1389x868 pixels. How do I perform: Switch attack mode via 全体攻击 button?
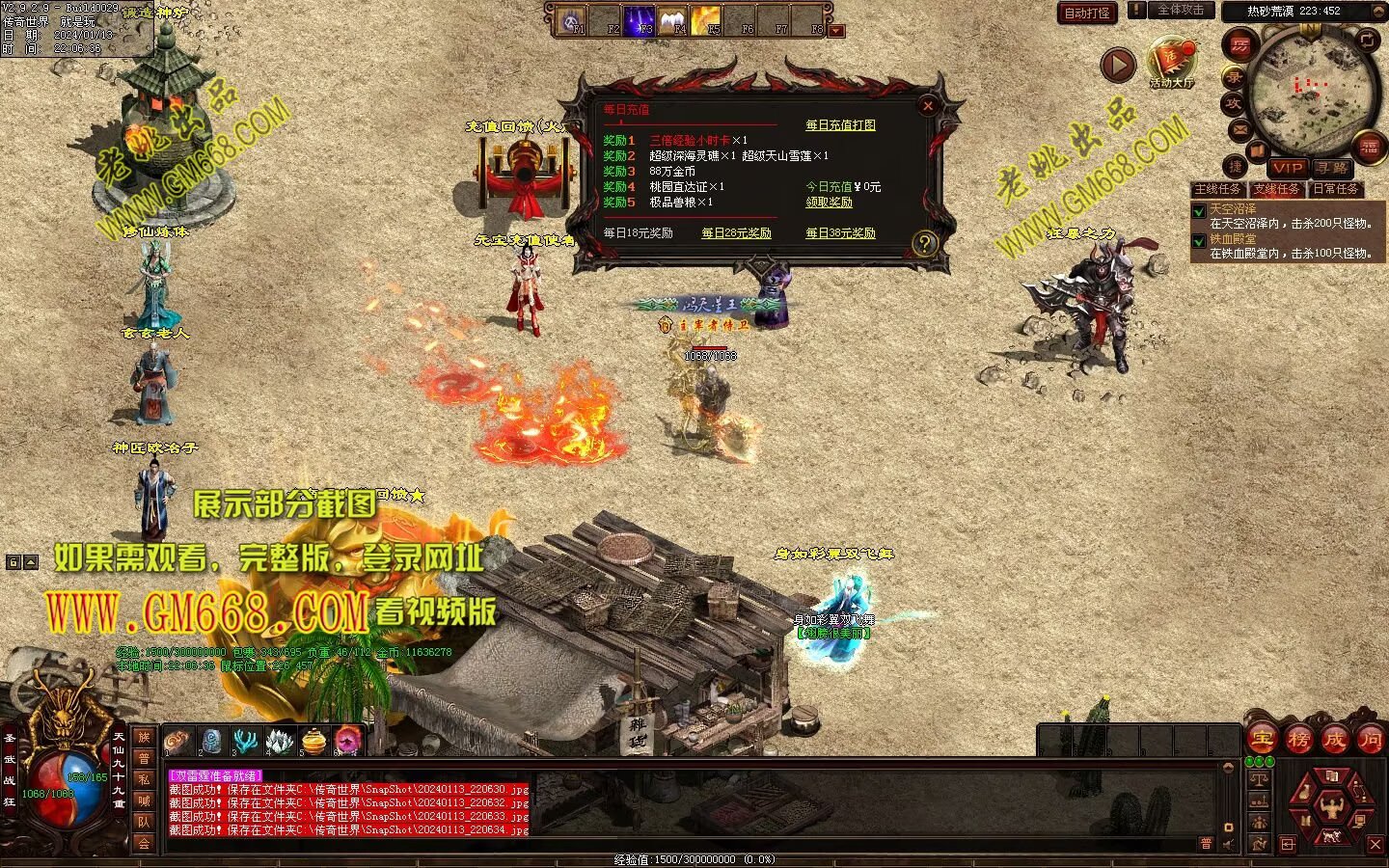[1180, 11]
